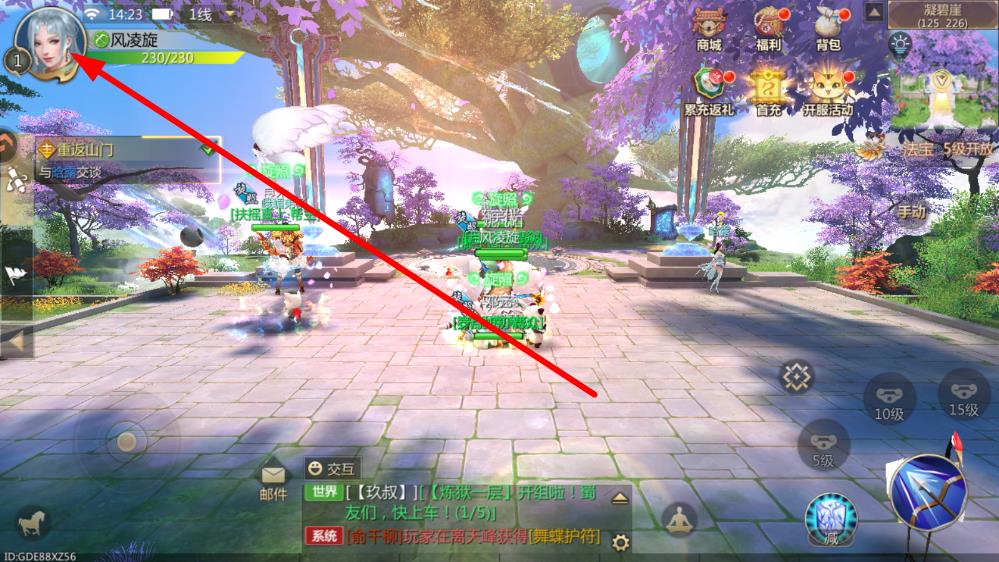Open the 开服活动 cat event icon
The image size is (999, 562).
click(828, 92)
